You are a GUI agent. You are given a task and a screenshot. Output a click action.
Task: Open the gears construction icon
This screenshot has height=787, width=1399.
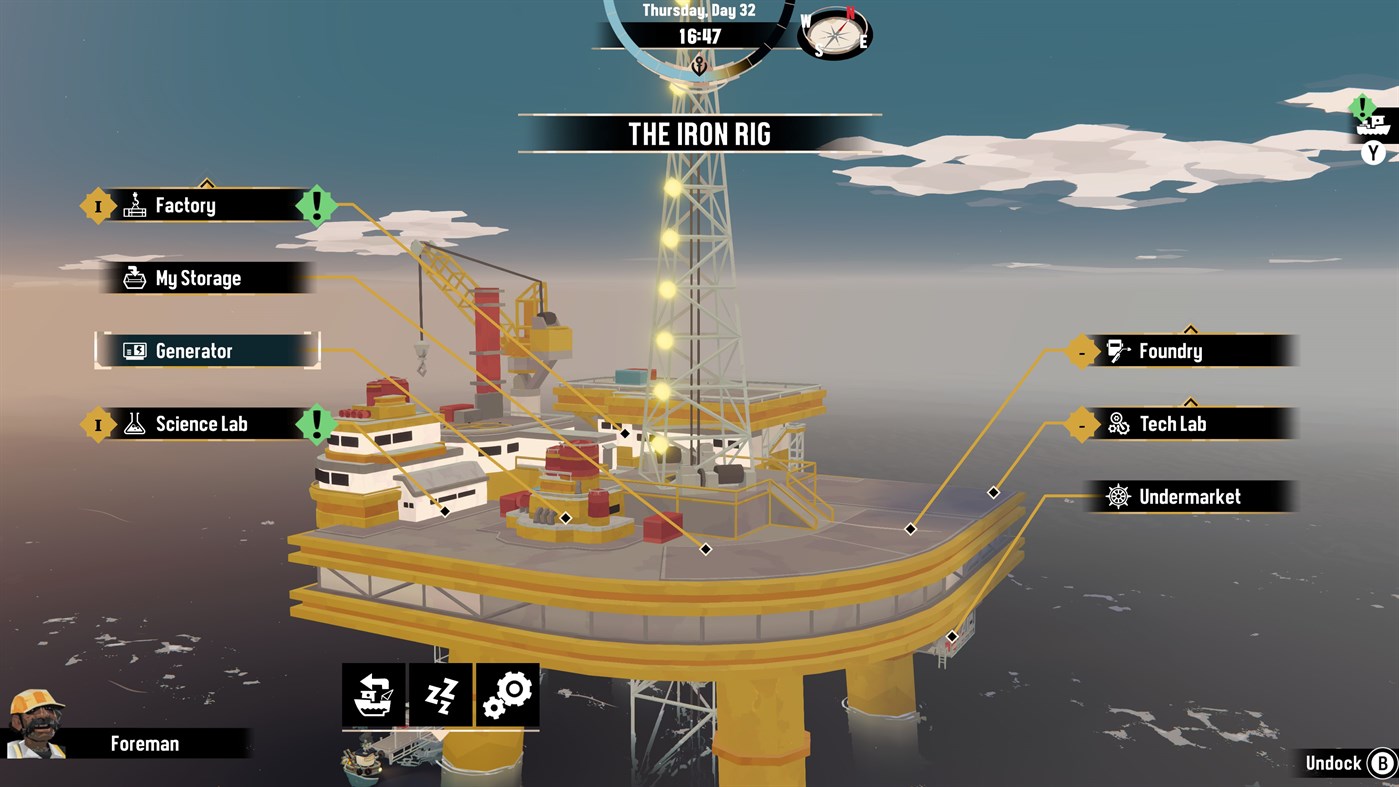tap(508, 693)
